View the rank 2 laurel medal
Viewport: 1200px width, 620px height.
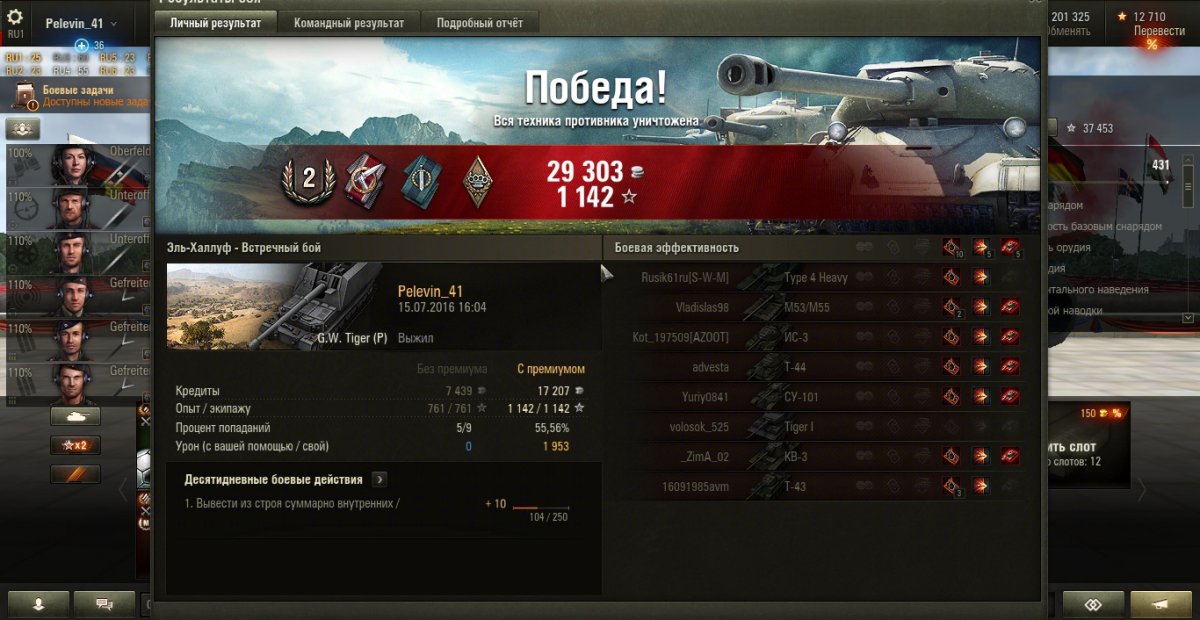pos(308,179)
